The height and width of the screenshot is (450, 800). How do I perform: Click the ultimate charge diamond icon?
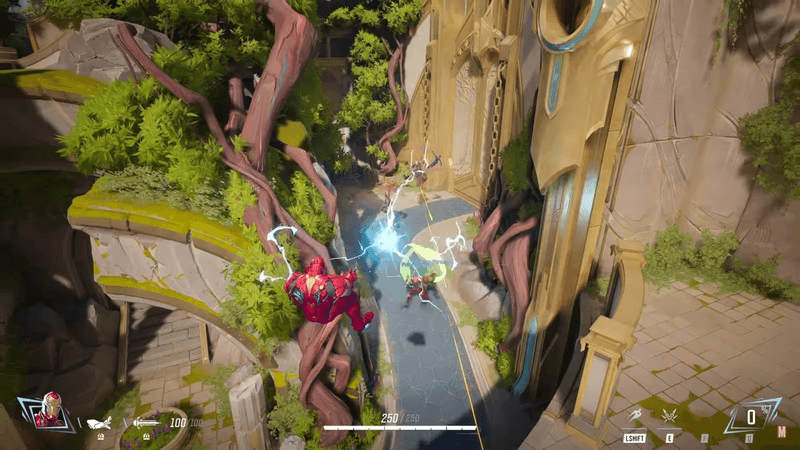tap(752, 414)
